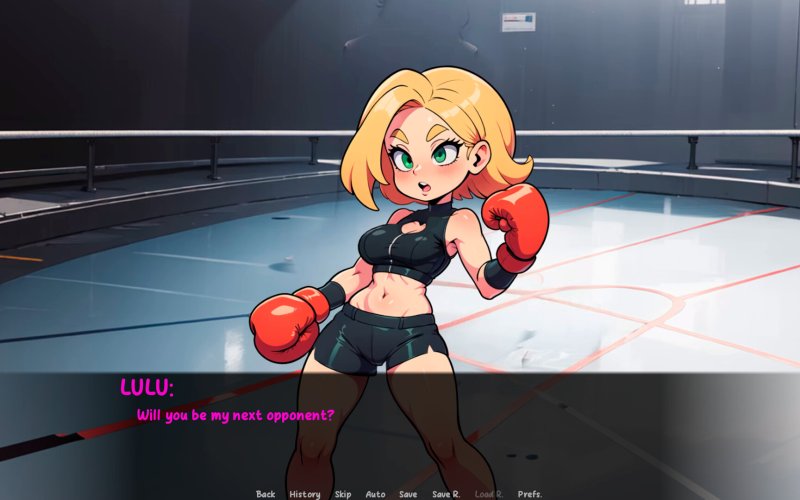Open the dialogue History log
Image resolution: width=800 pixels, height=500 pixels.
[x=305, y=494]
